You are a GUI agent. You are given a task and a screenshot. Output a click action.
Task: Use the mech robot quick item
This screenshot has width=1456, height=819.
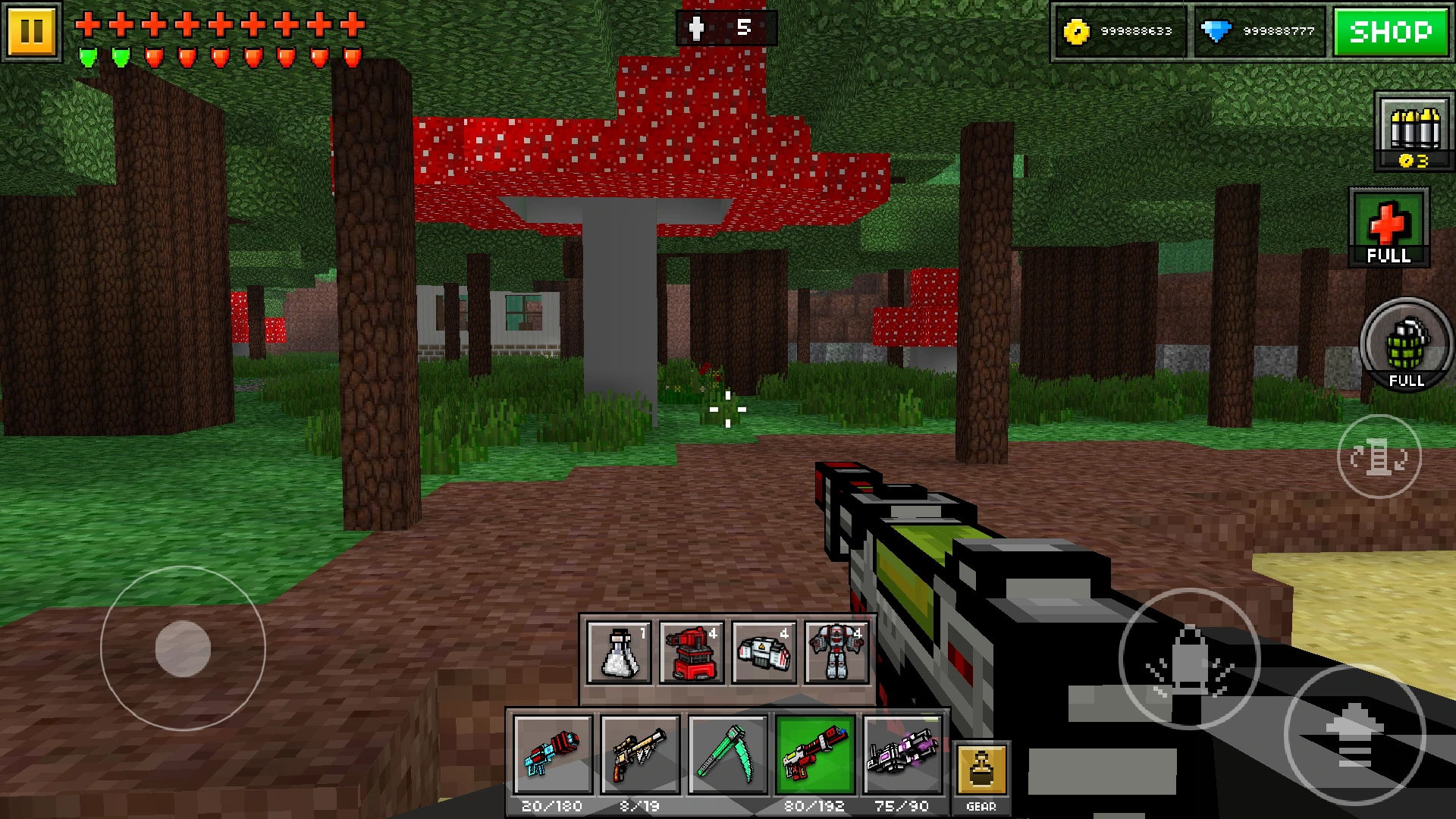836,654
